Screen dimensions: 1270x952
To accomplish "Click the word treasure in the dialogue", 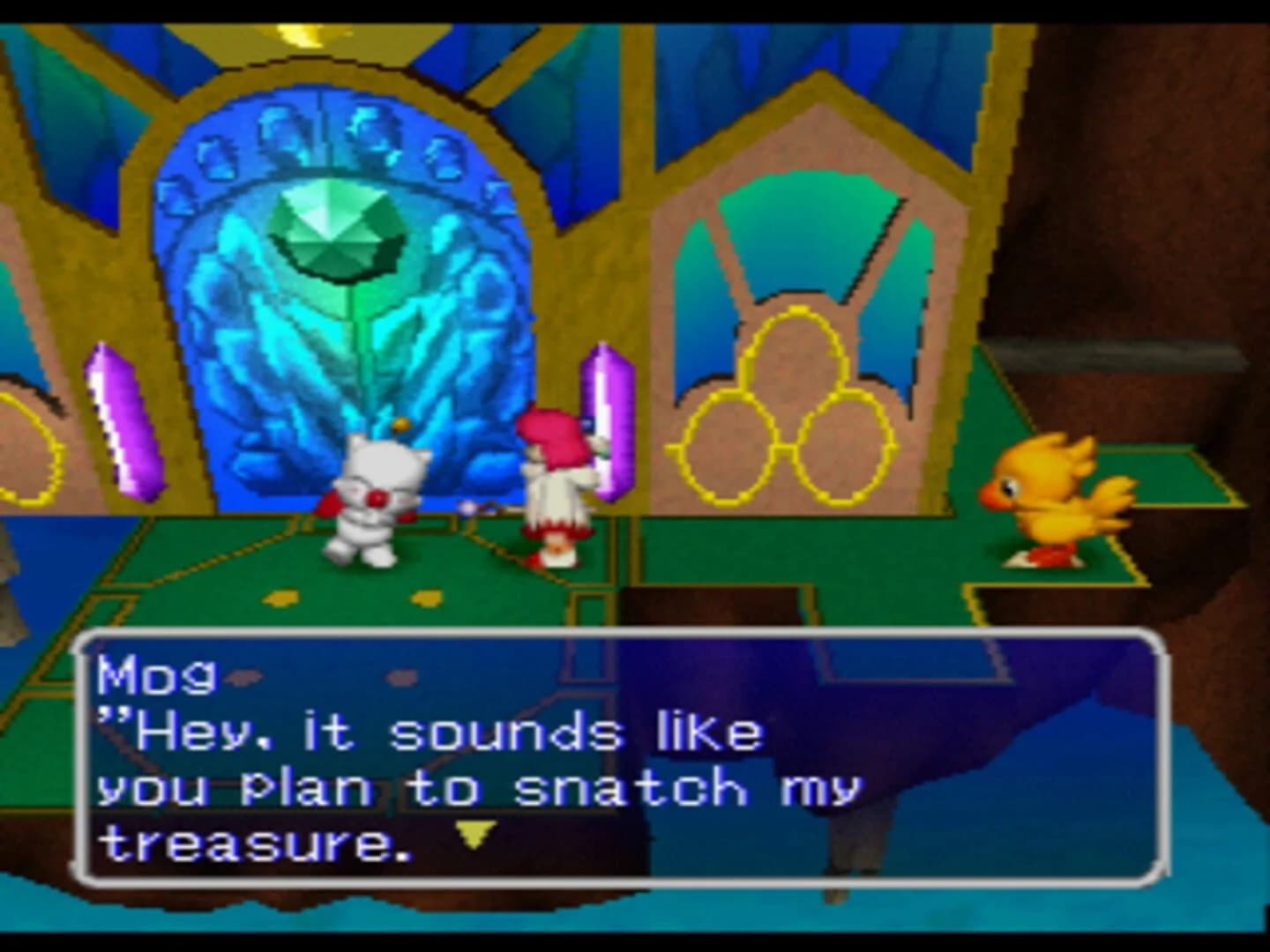I will 247,842.
